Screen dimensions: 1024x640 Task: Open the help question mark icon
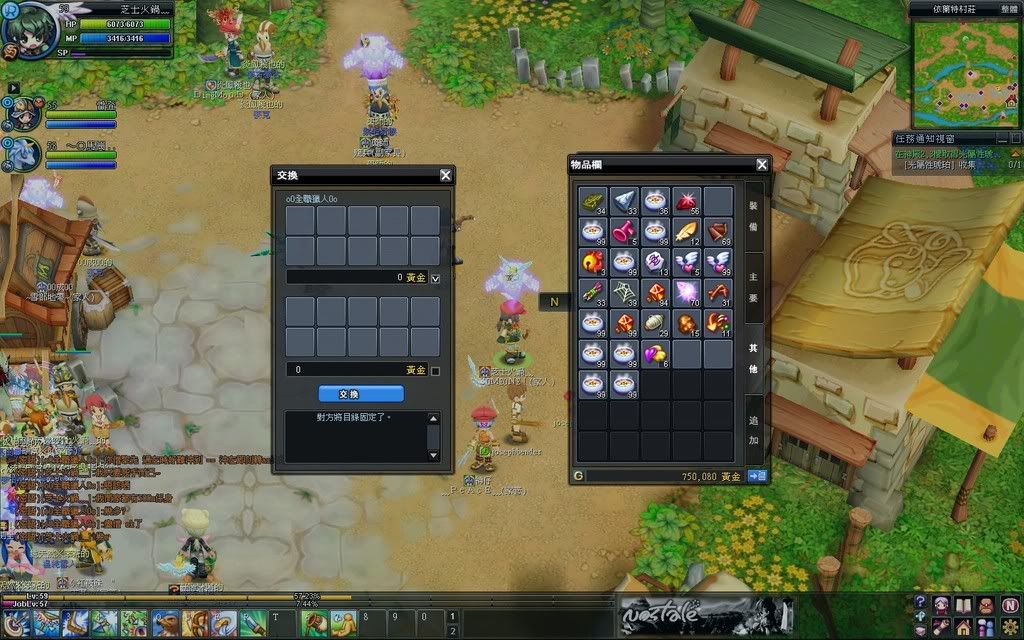click(920, 603)
